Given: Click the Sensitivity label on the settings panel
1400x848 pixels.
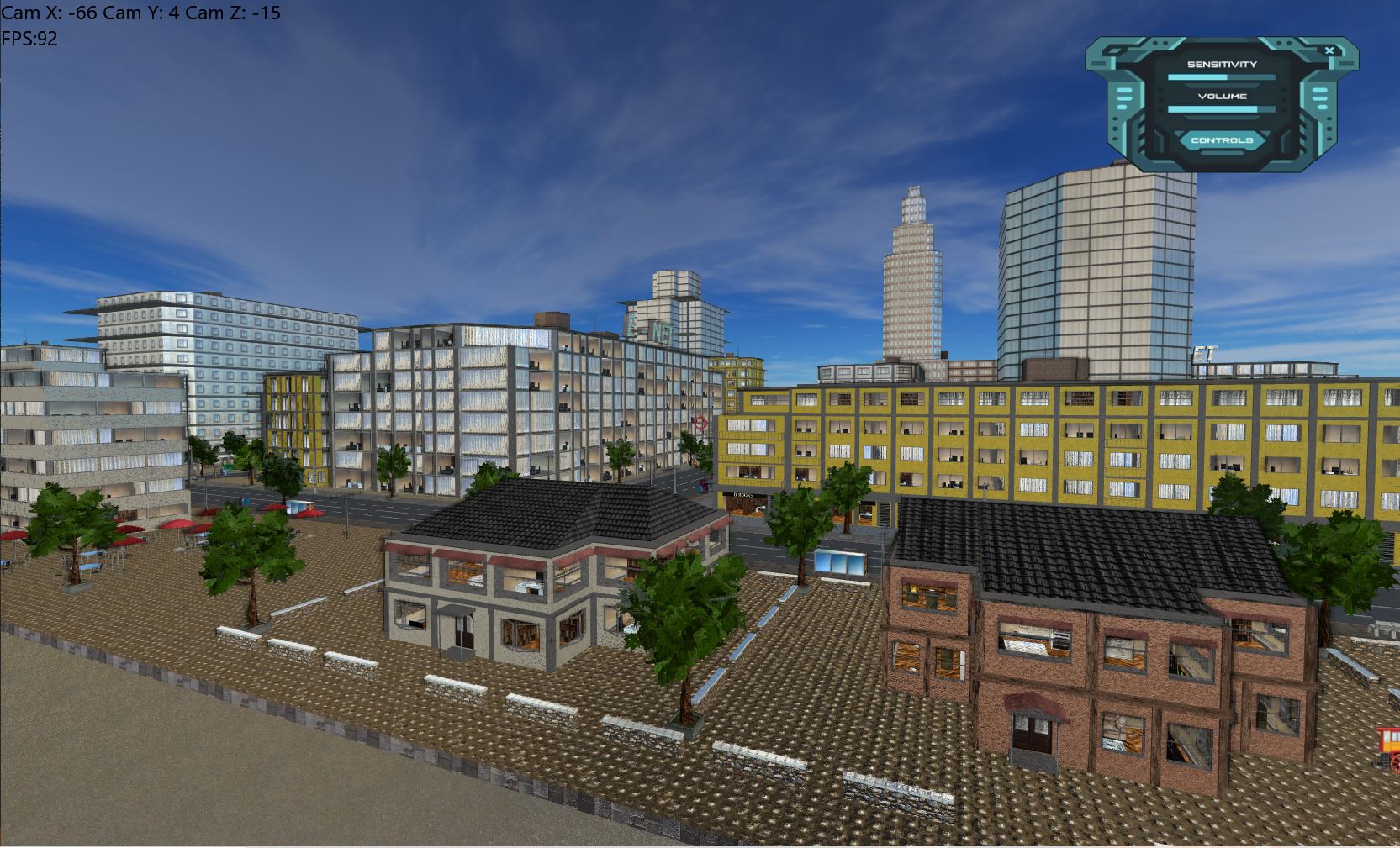Looking at the screenshot, I should pos(1221,63).
